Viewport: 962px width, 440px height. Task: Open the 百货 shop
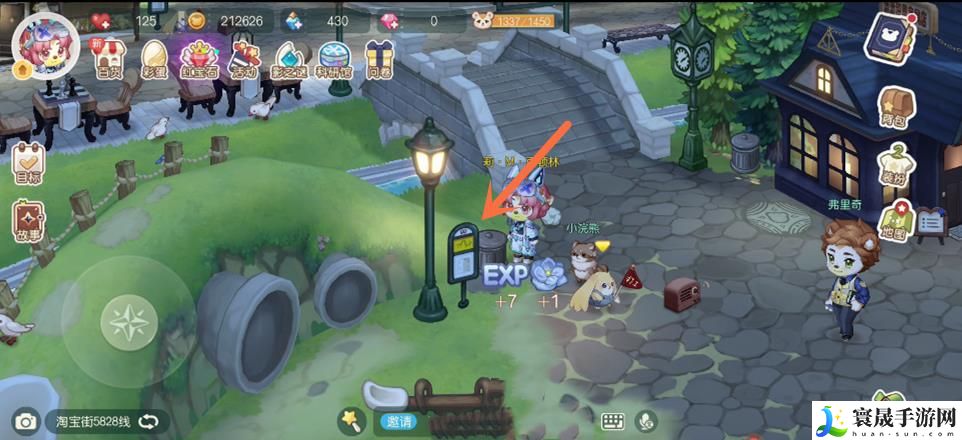108,58
